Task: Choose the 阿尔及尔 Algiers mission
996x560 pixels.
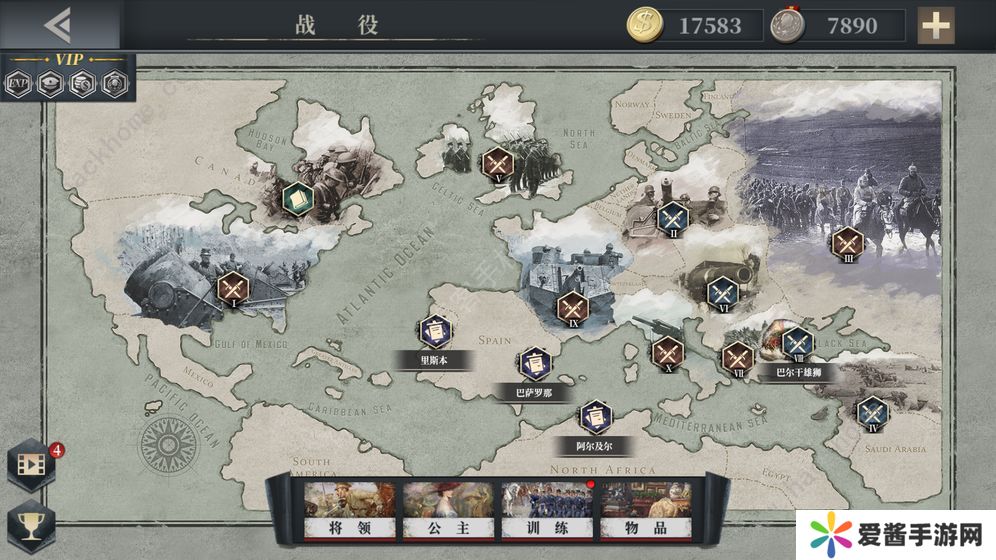Action: coord(594,414)
